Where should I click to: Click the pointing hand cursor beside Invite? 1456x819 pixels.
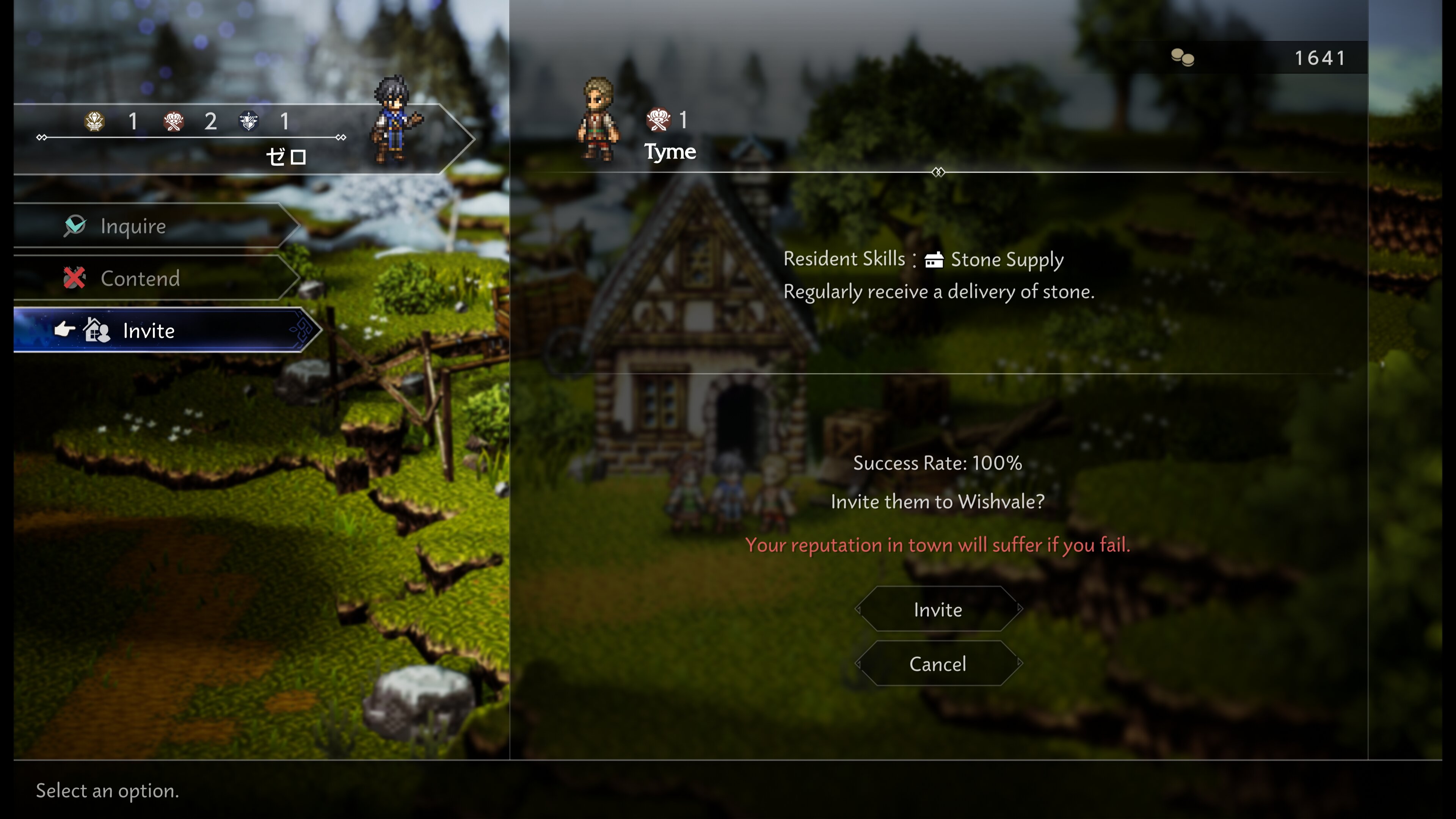click(x=65, y=329)
